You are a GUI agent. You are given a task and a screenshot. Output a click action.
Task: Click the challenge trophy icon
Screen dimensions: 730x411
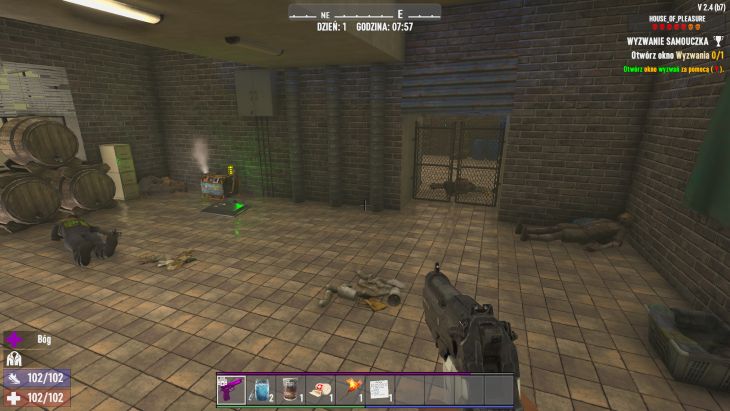(x=717, y=41)
